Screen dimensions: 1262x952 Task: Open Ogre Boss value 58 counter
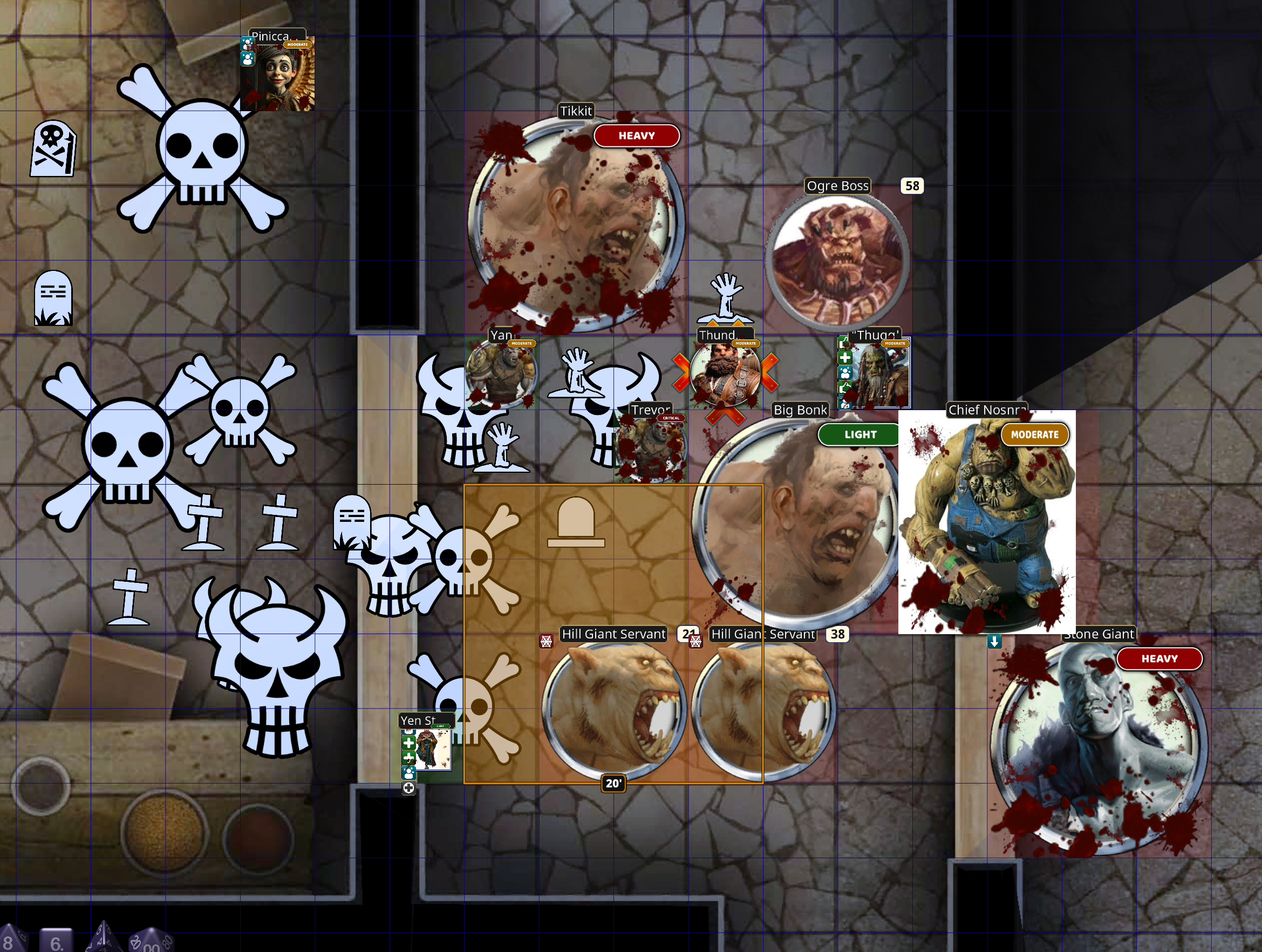tap(913, 187)
